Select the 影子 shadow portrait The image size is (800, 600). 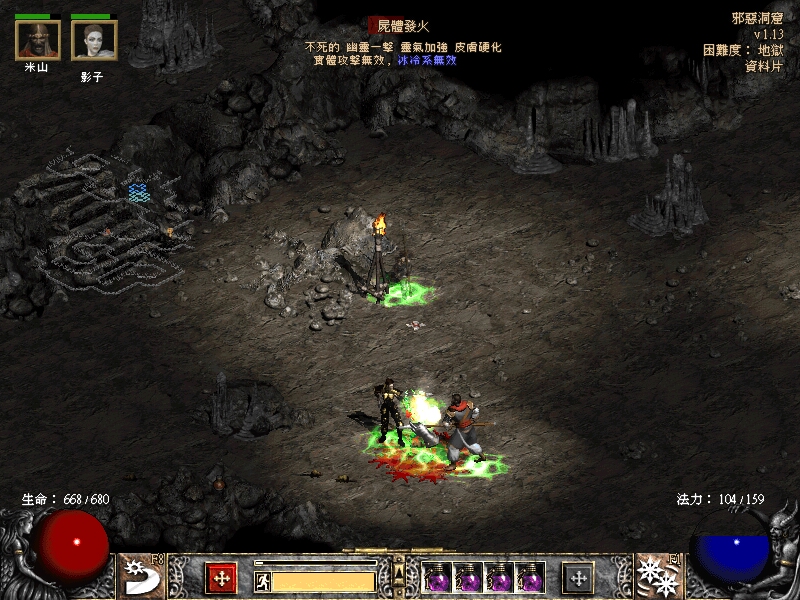[94, 41]
